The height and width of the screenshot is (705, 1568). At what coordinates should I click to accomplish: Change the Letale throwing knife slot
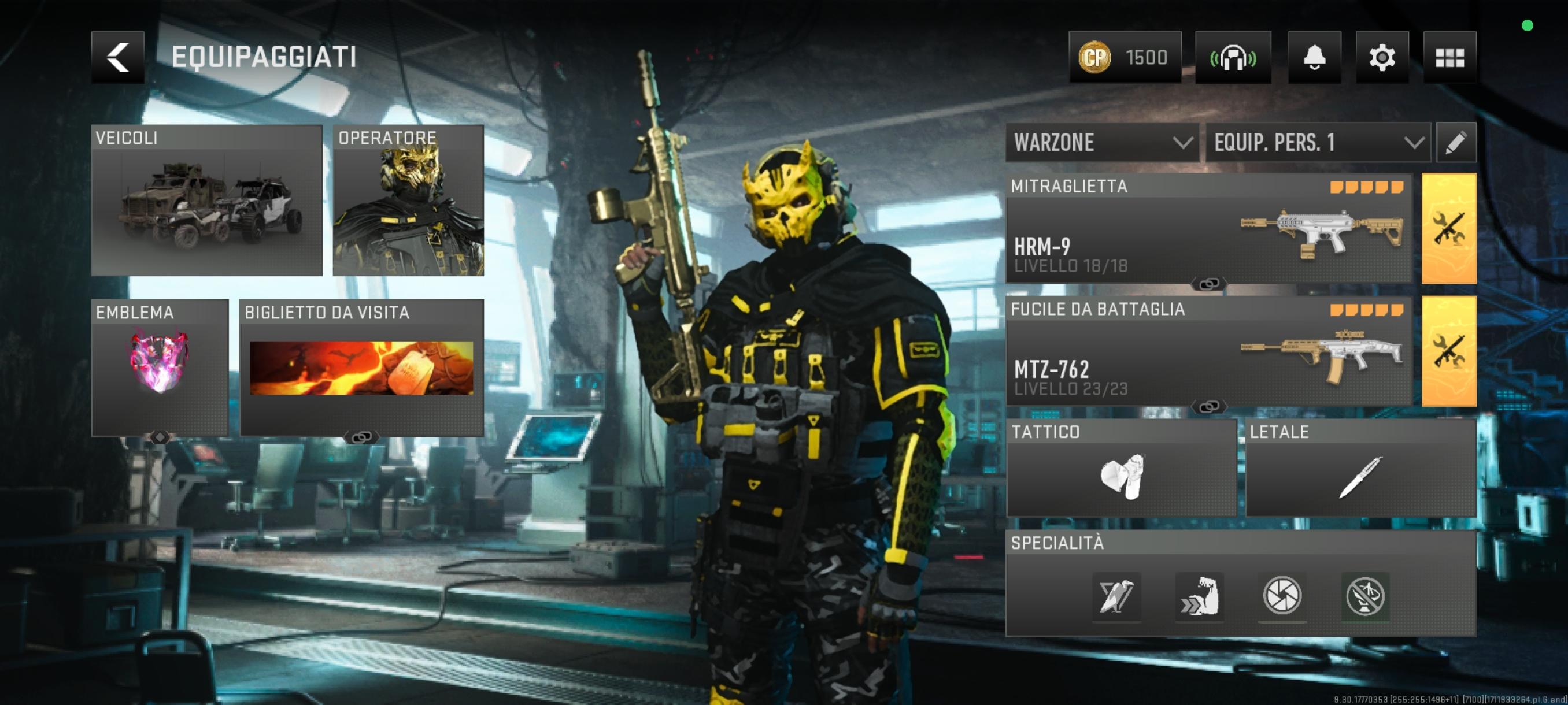click(1360, 467)
